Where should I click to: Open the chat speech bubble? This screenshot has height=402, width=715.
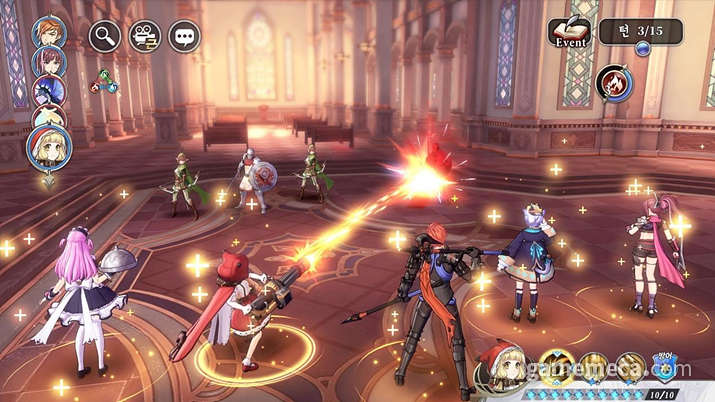point(184,36)
